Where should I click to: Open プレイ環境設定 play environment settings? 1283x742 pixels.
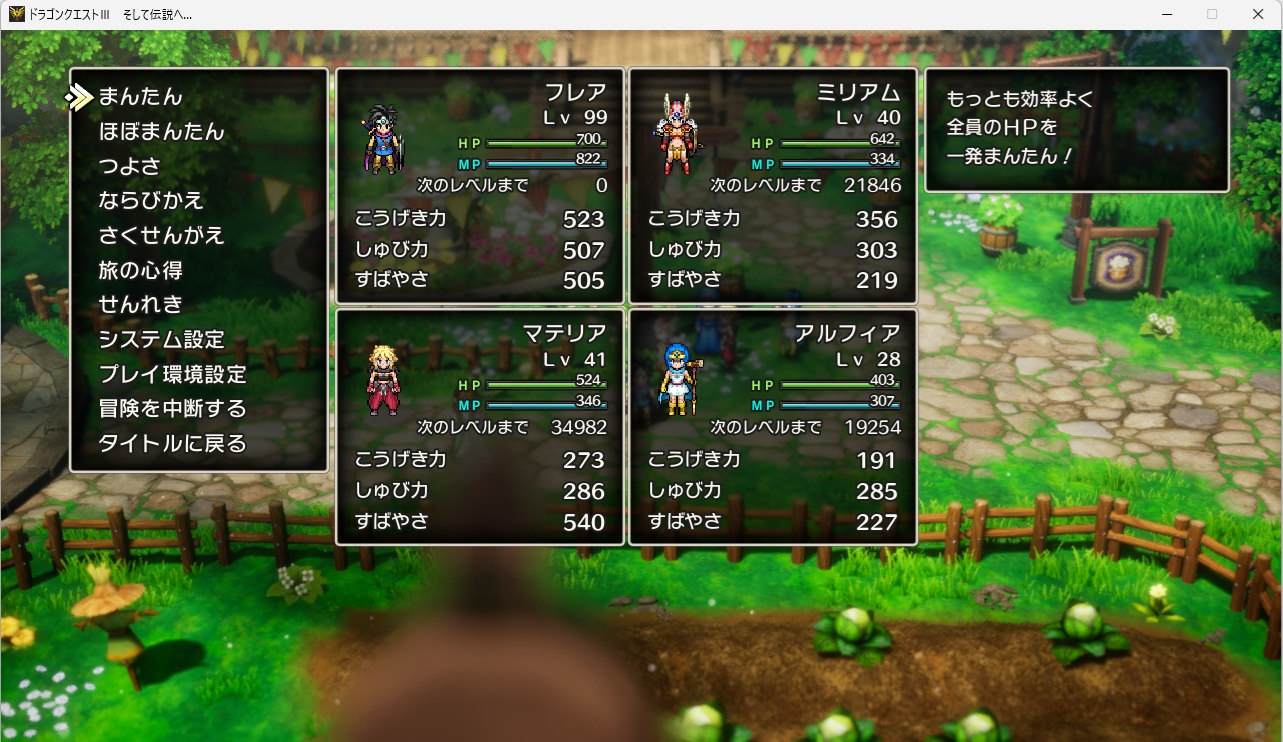click(172, 375)
